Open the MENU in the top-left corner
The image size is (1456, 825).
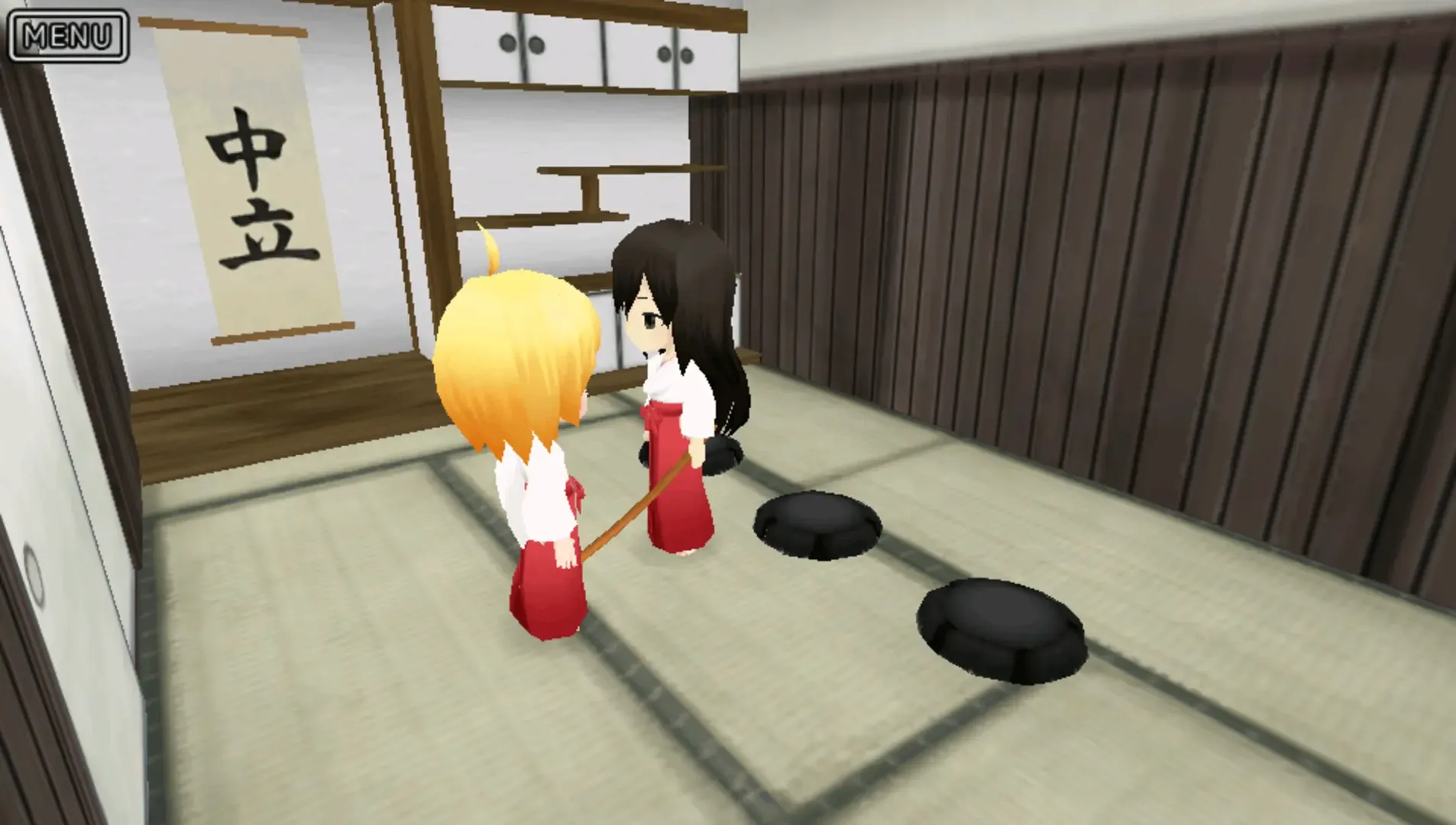pos(69,34)
